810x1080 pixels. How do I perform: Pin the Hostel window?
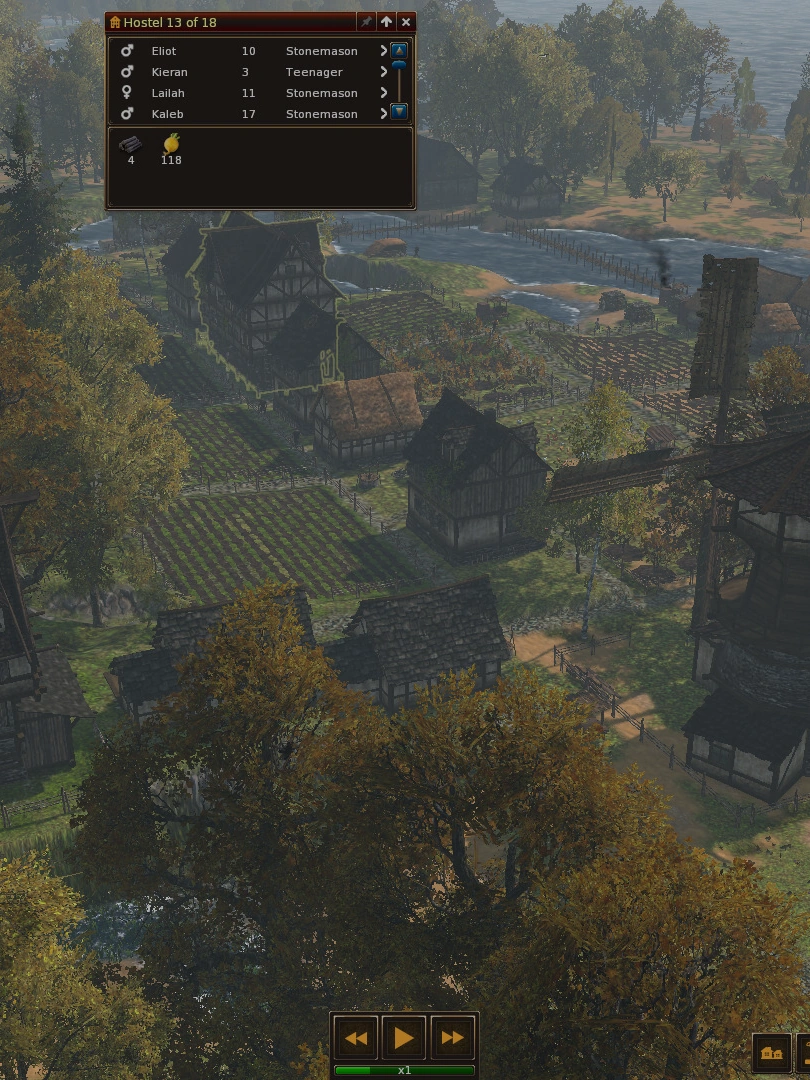pos(366,22)
